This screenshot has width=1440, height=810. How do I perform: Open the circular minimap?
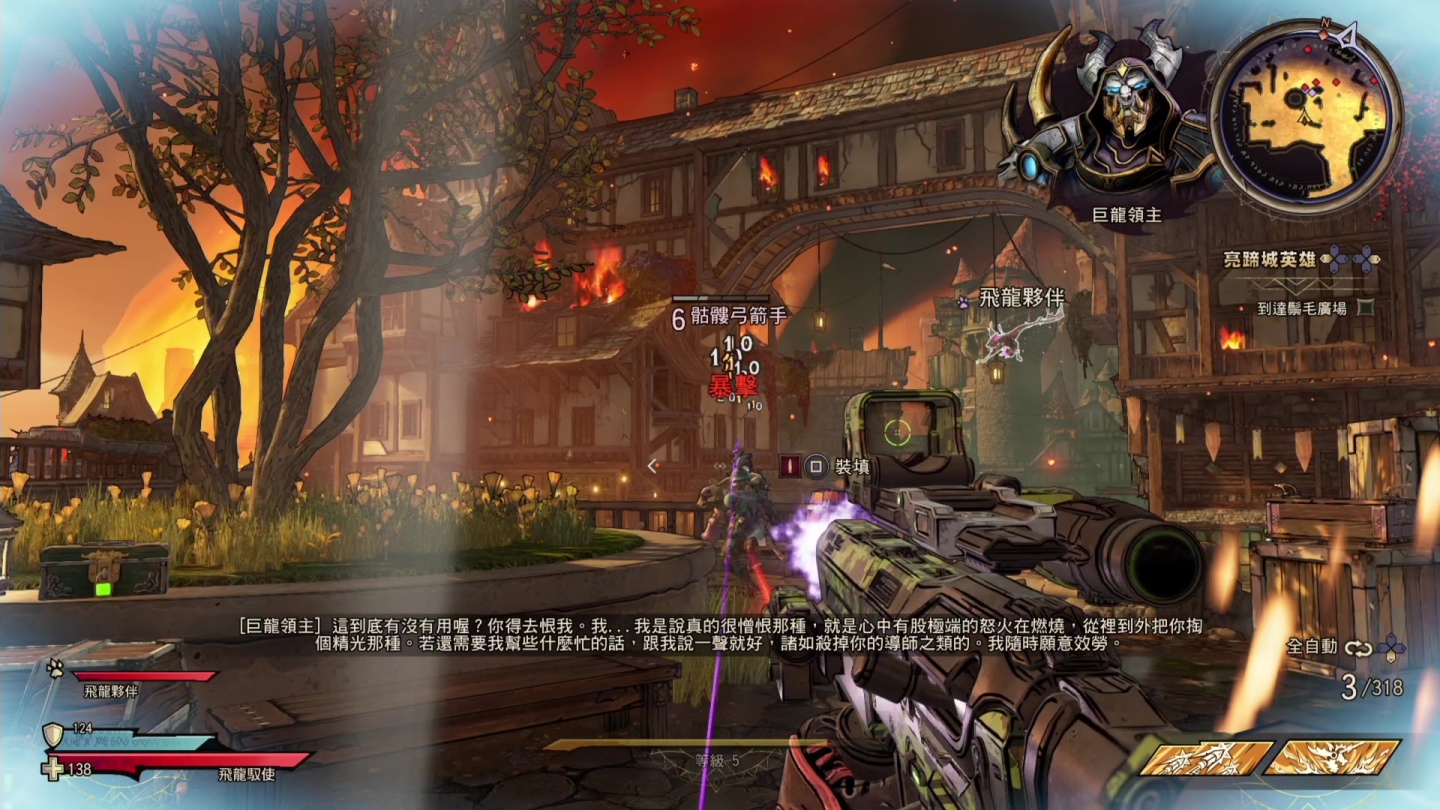click(1304, 114)
